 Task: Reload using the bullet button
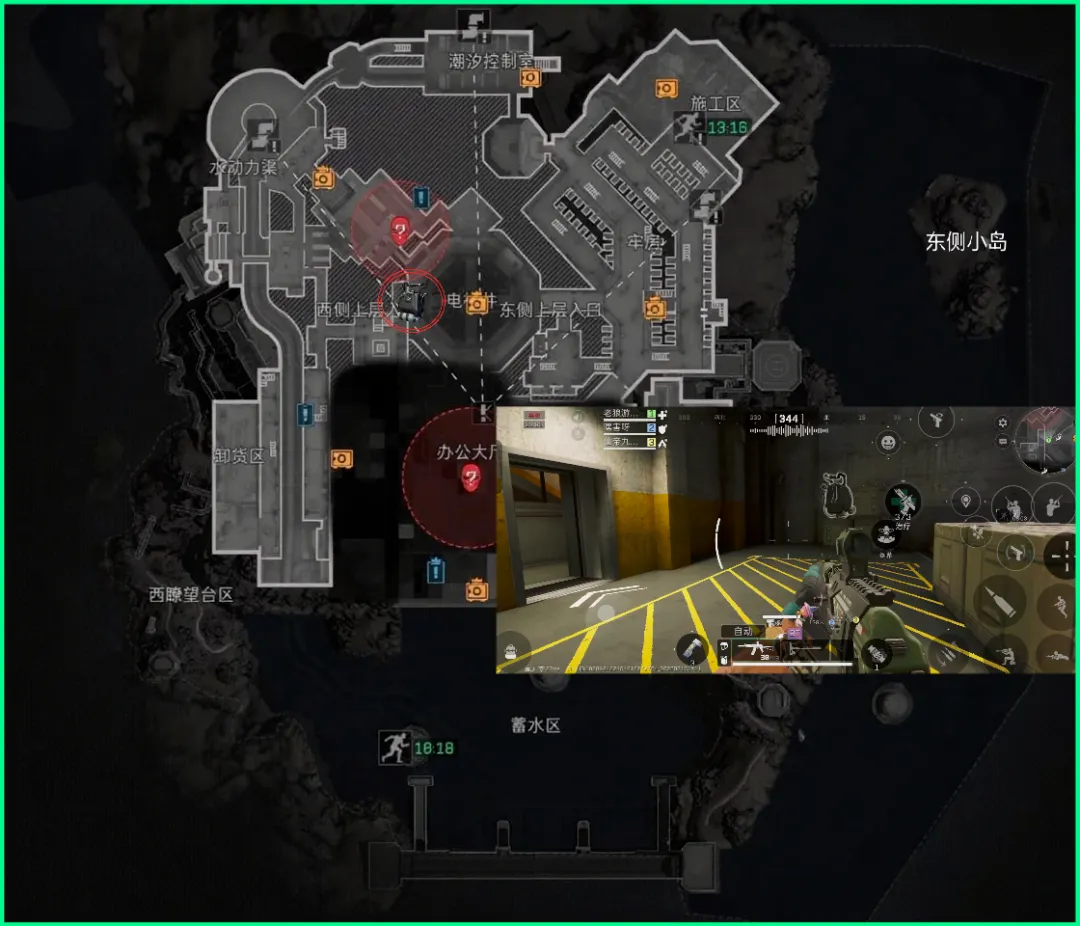pos(1000,604)
